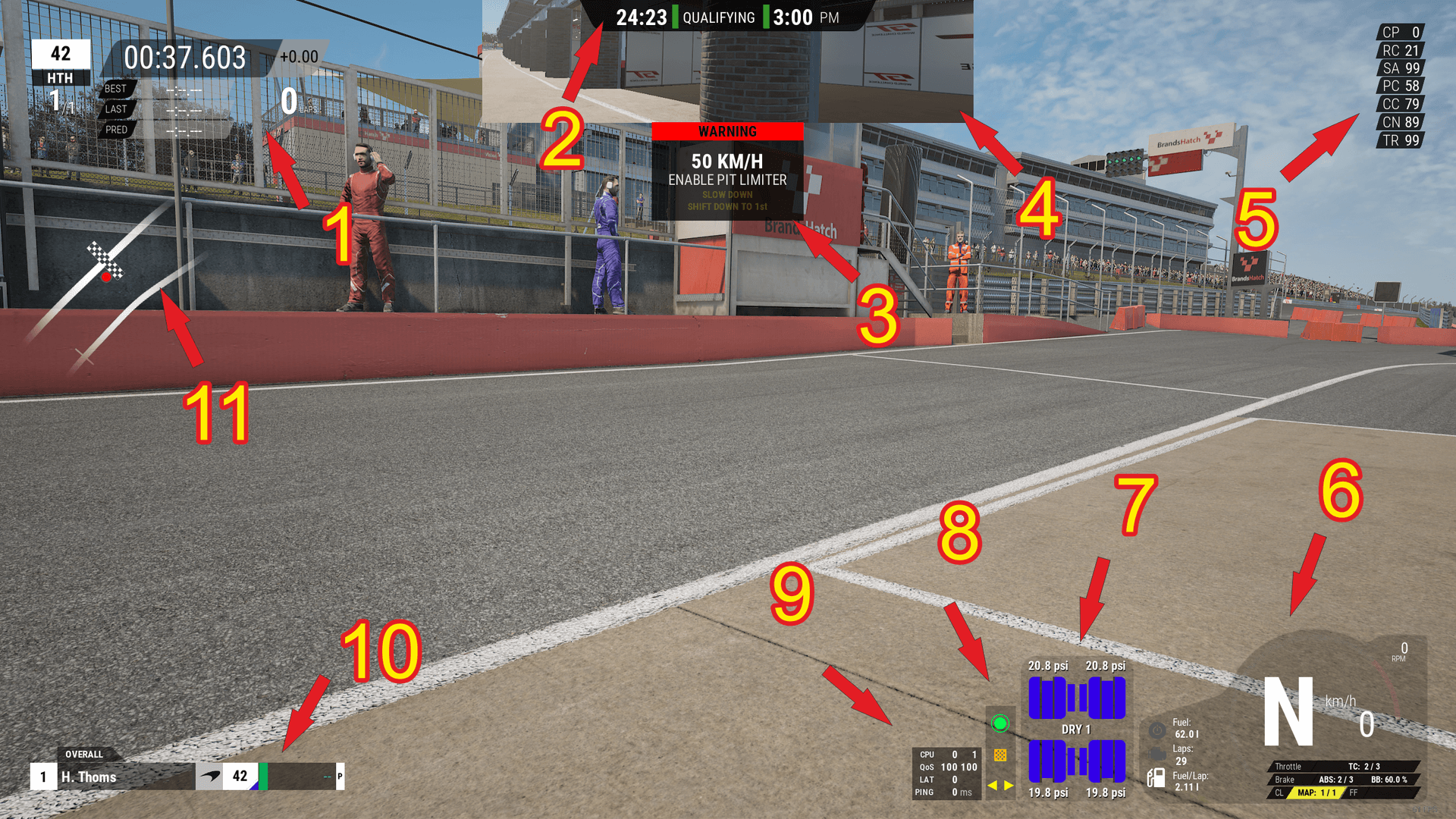Click the ENABLE PIT LIMITER warning
This screenshot has height=819, width=1456.
pyautogui.click(x=726, y=180)
